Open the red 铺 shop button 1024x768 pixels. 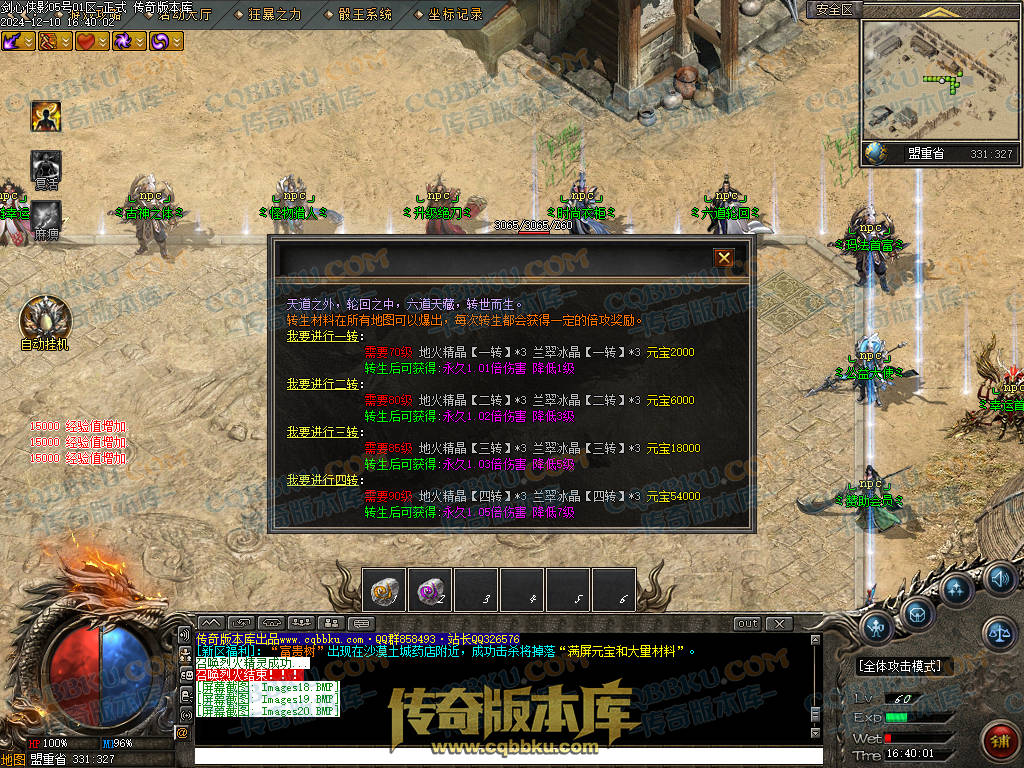pyautogui.click(x=997, y=741)
